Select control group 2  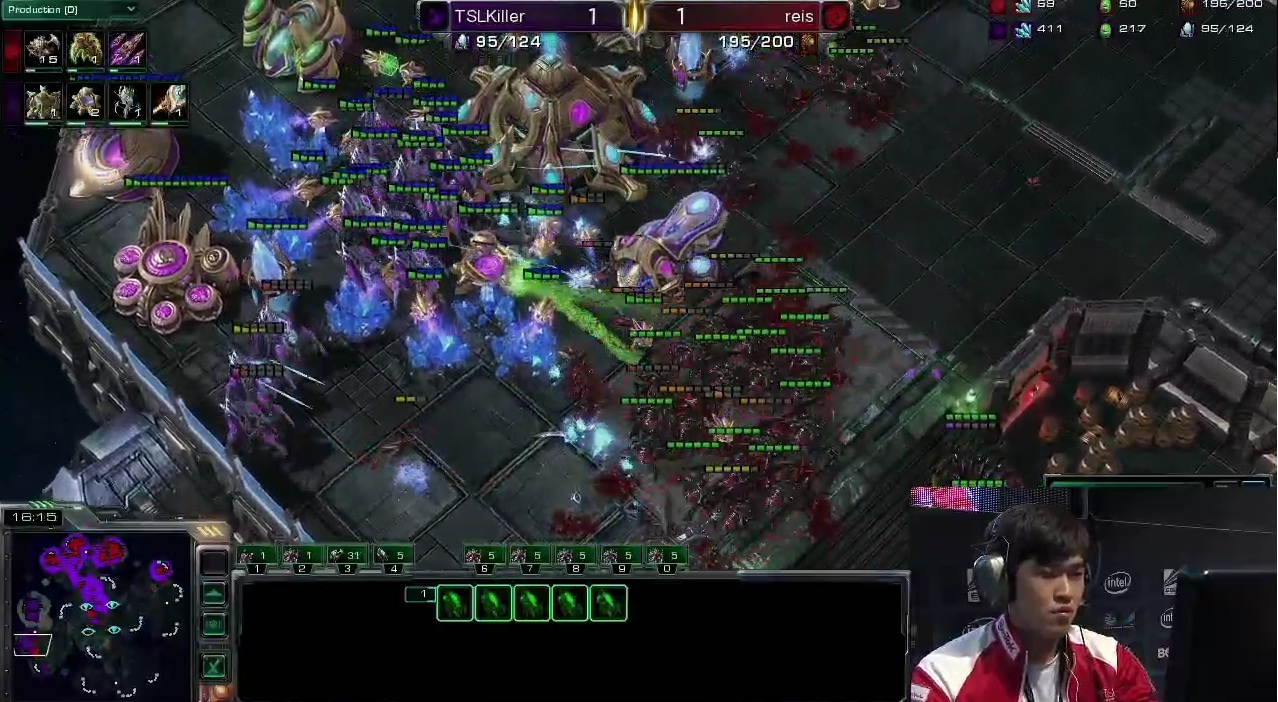click(301, 556)
